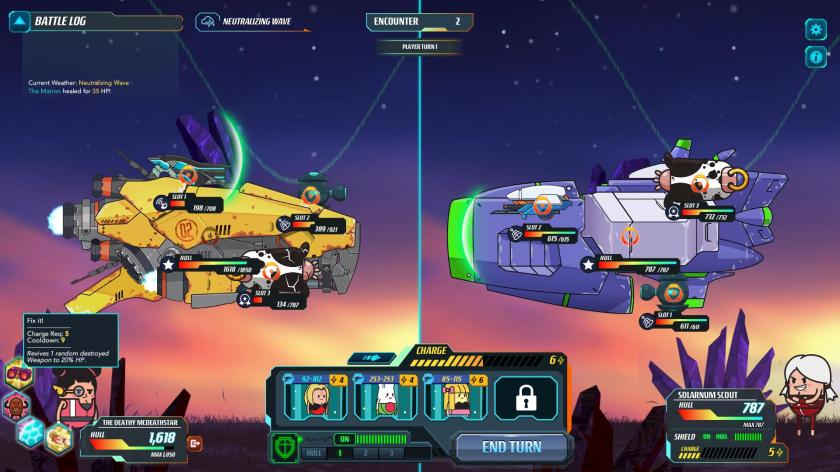The image size is (840, 472).
Task: Activate the yellow Fix It! ability hexagon
Action: click(x=58, y=436)
